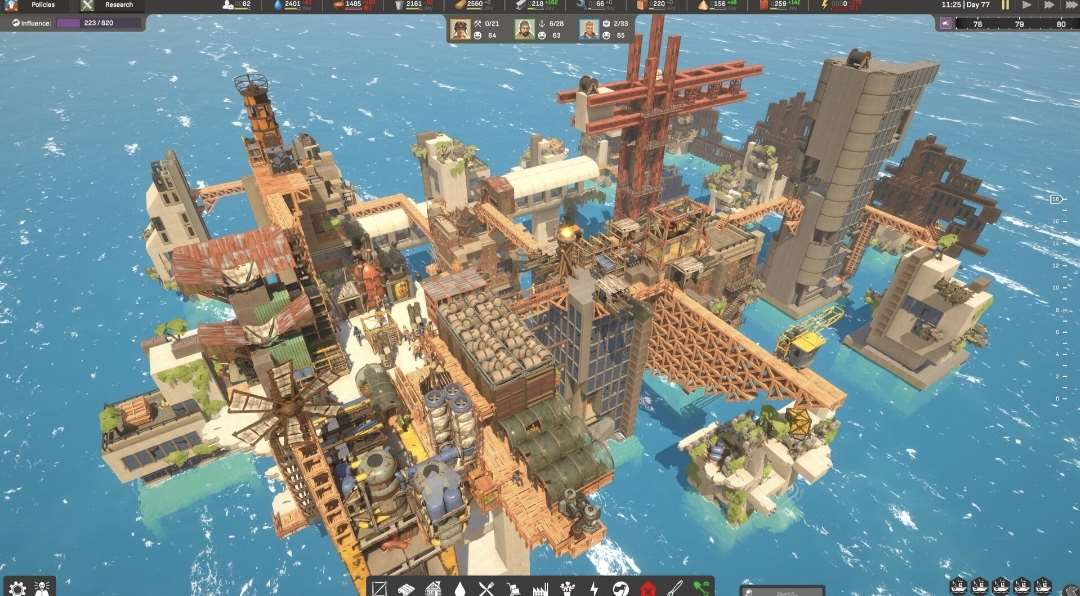The height and width of the screenshot is (596, 1080).
Task: Select the paintbrush tool
Action: (674, 589)
